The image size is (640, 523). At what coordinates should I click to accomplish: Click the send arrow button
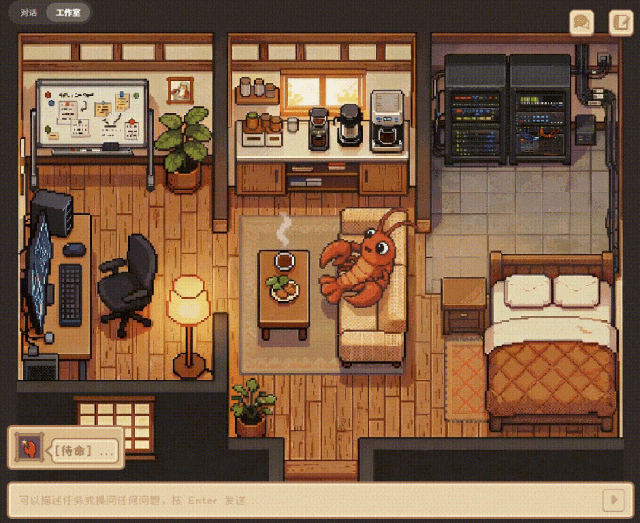tap(611, 499)
